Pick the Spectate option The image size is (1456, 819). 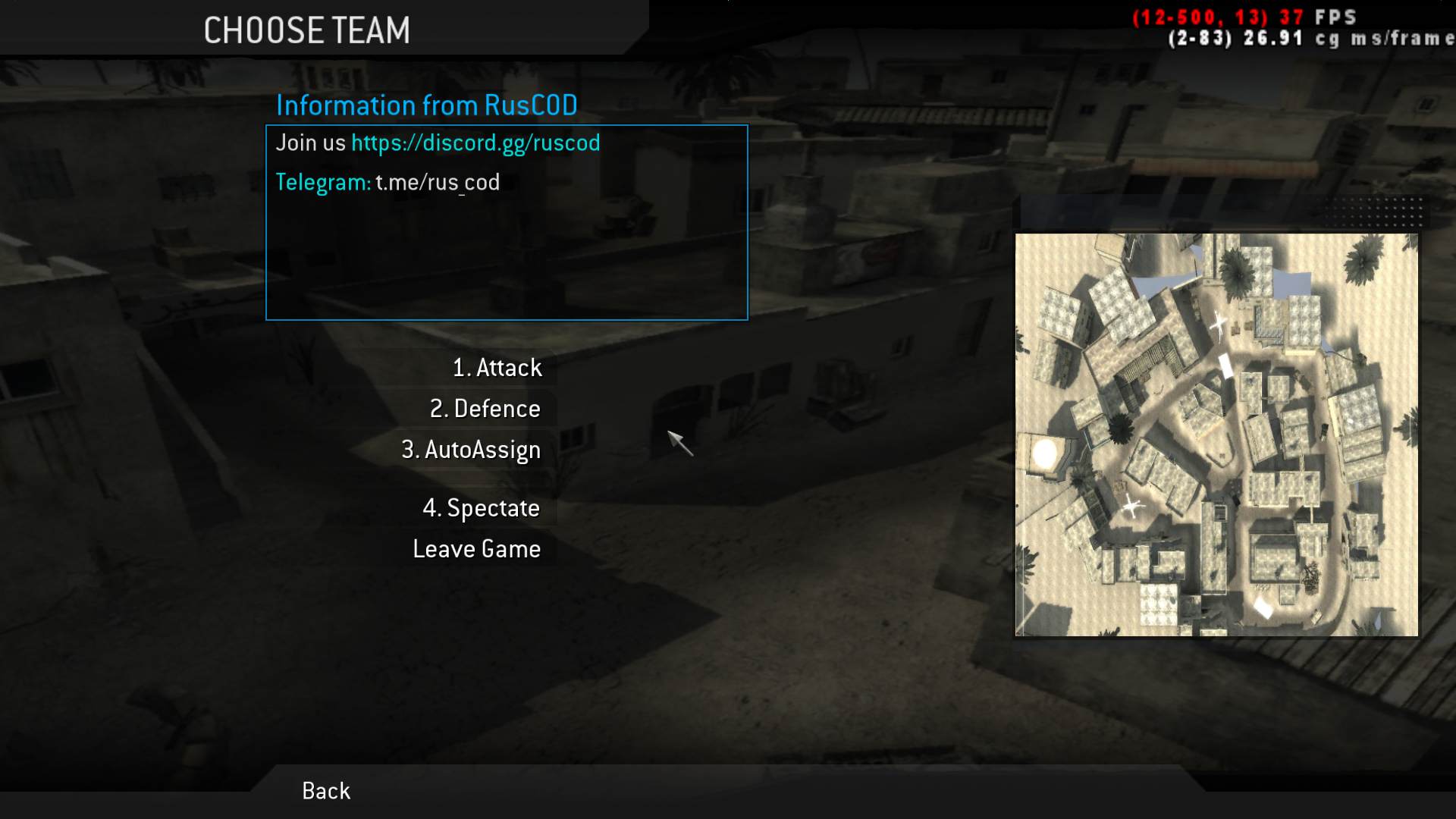(x=481, y=508)
